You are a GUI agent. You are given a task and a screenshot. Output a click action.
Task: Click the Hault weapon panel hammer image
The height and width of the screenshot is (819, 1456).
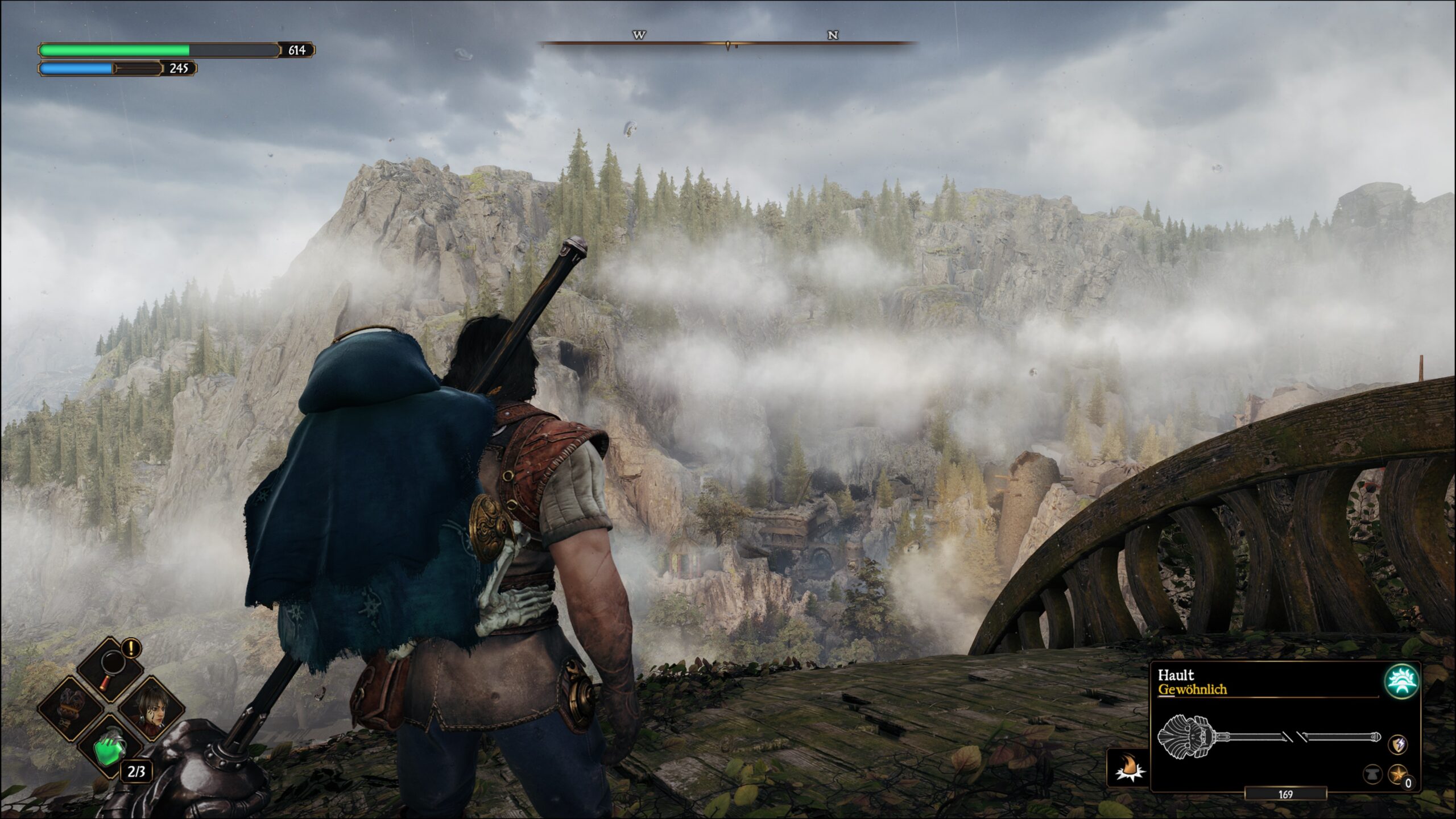1269,737
